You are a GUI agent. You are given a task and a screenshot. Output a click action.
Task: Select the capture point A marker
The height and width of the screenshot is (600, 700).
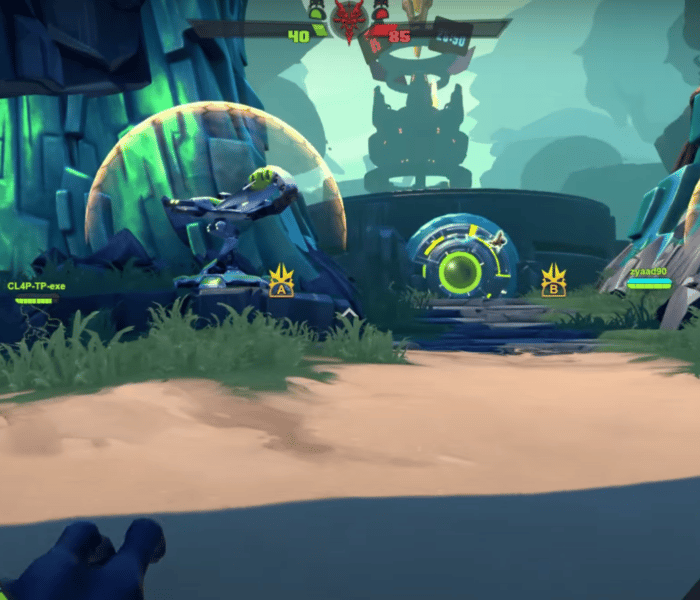[281, 281]
